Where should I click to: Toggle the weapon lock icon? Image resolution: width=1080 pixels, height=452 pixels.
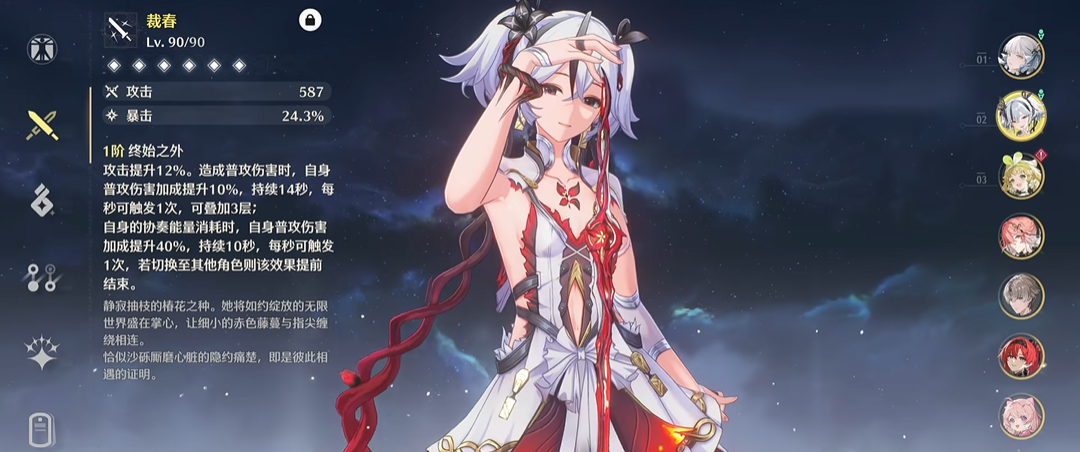coord(310,20)
